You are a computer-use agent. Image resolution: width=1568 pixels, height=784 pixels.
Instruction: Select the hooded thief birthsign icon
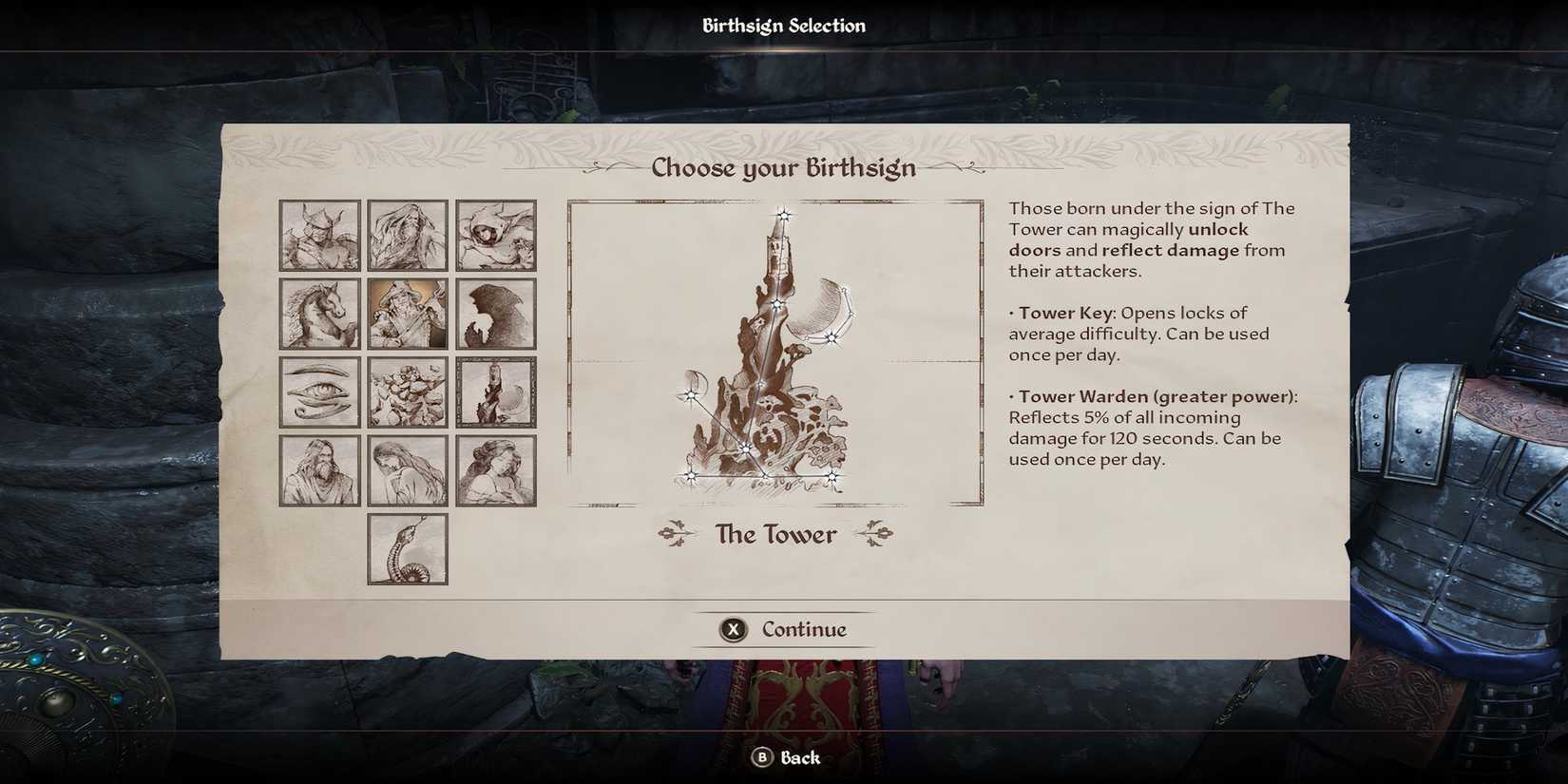[495, 236]
